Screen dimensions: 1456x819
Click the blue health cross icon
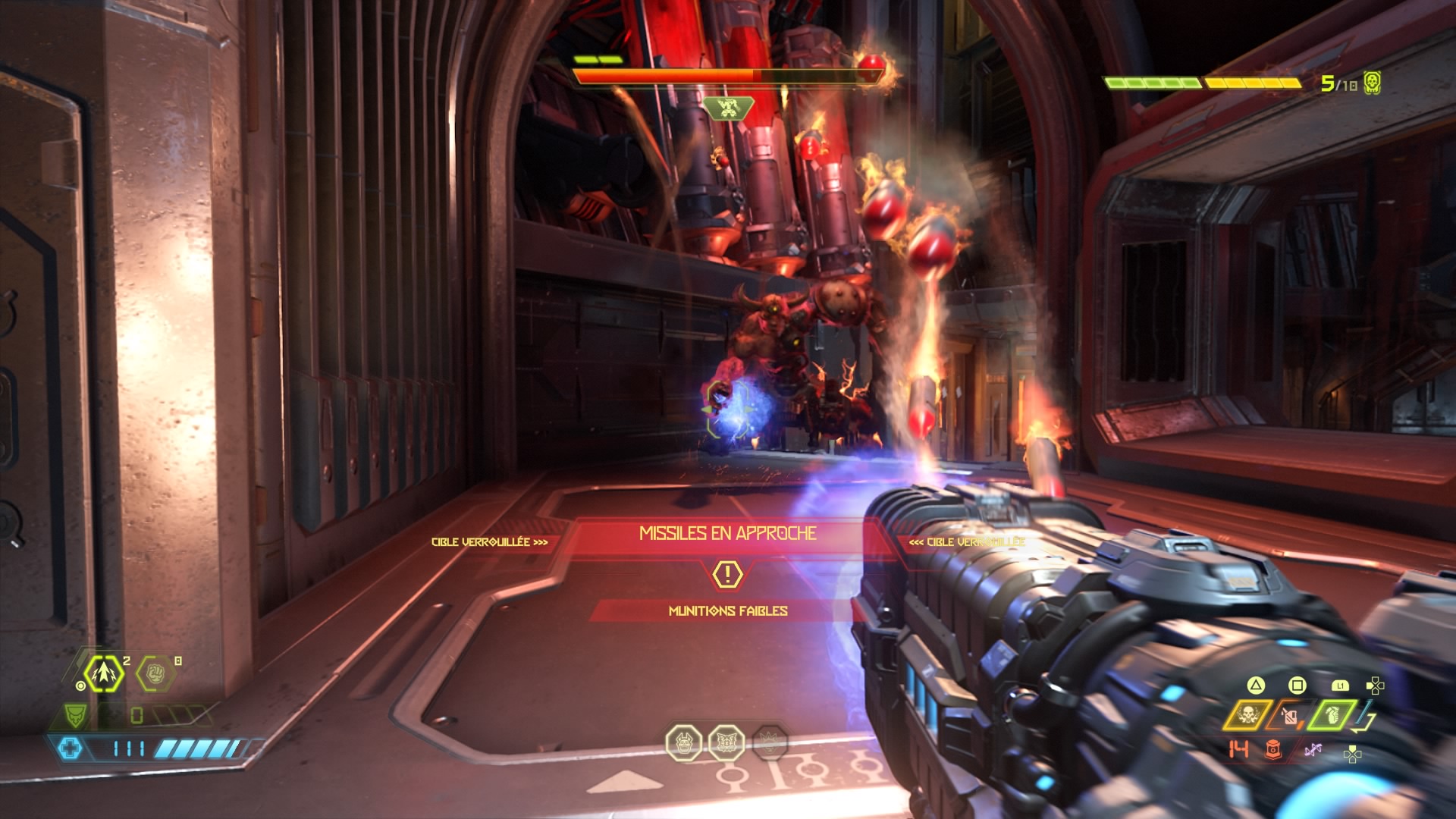(69, 748)
